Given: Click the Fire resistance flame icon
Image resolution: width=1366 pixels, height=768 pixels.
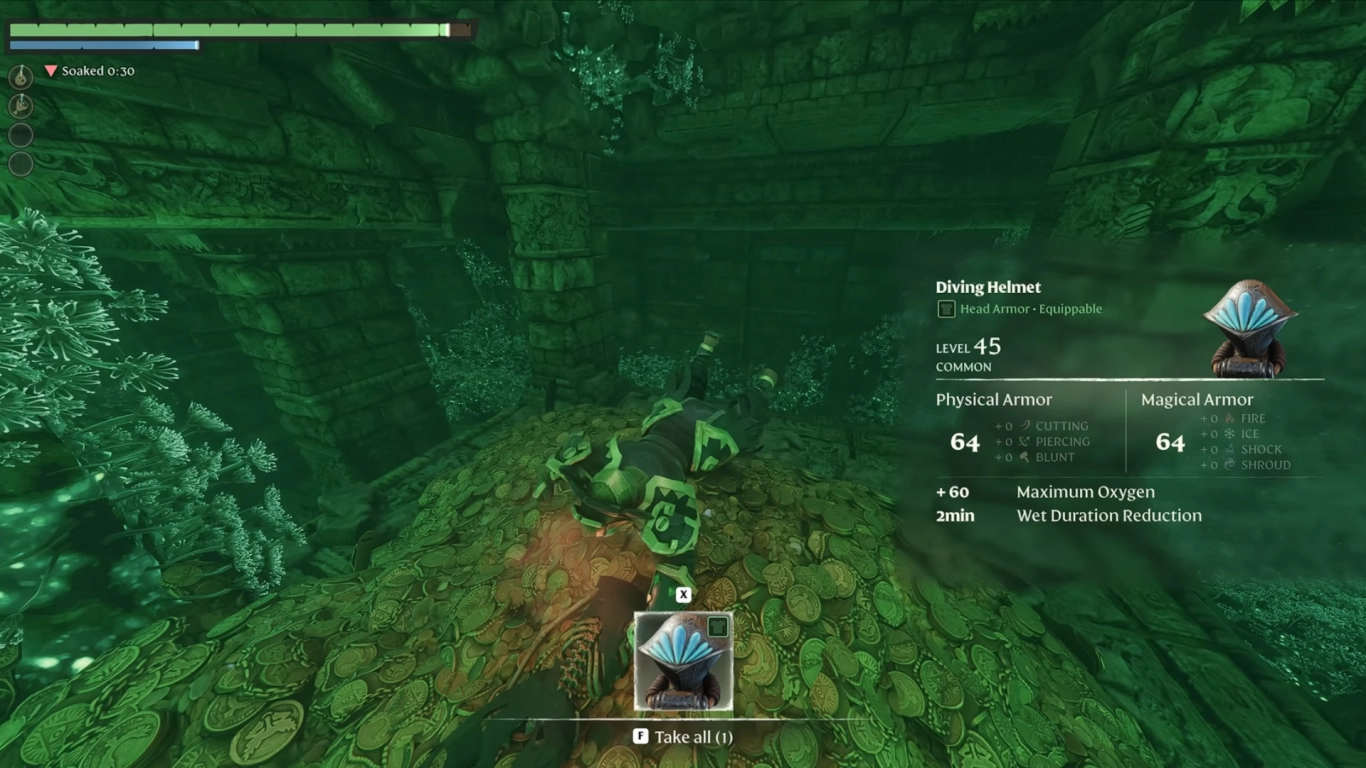Looking at the screenshot, I should tap(1230, 418).
